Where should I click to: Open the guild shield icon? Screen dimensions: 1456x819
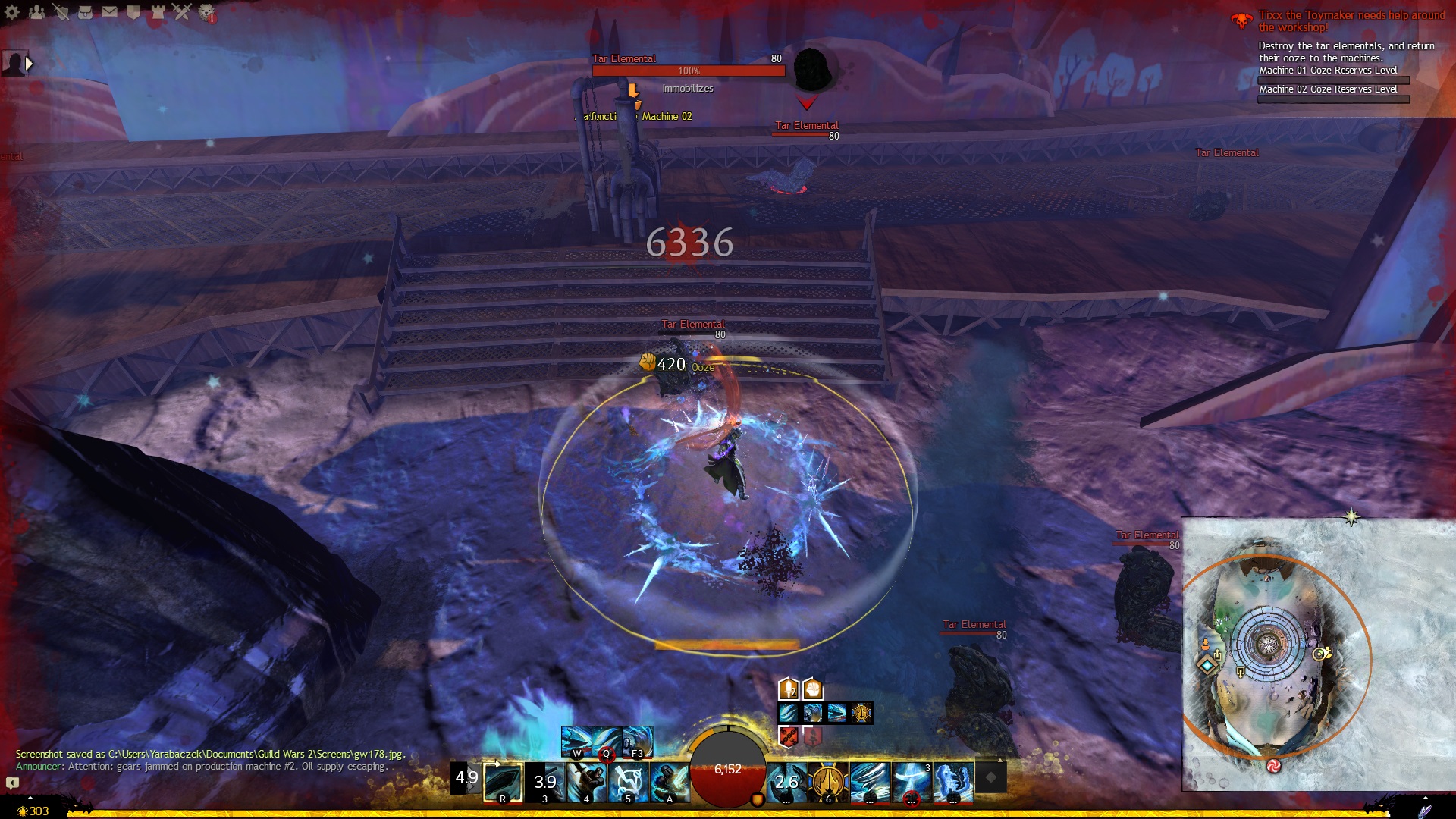coord(133,12)
